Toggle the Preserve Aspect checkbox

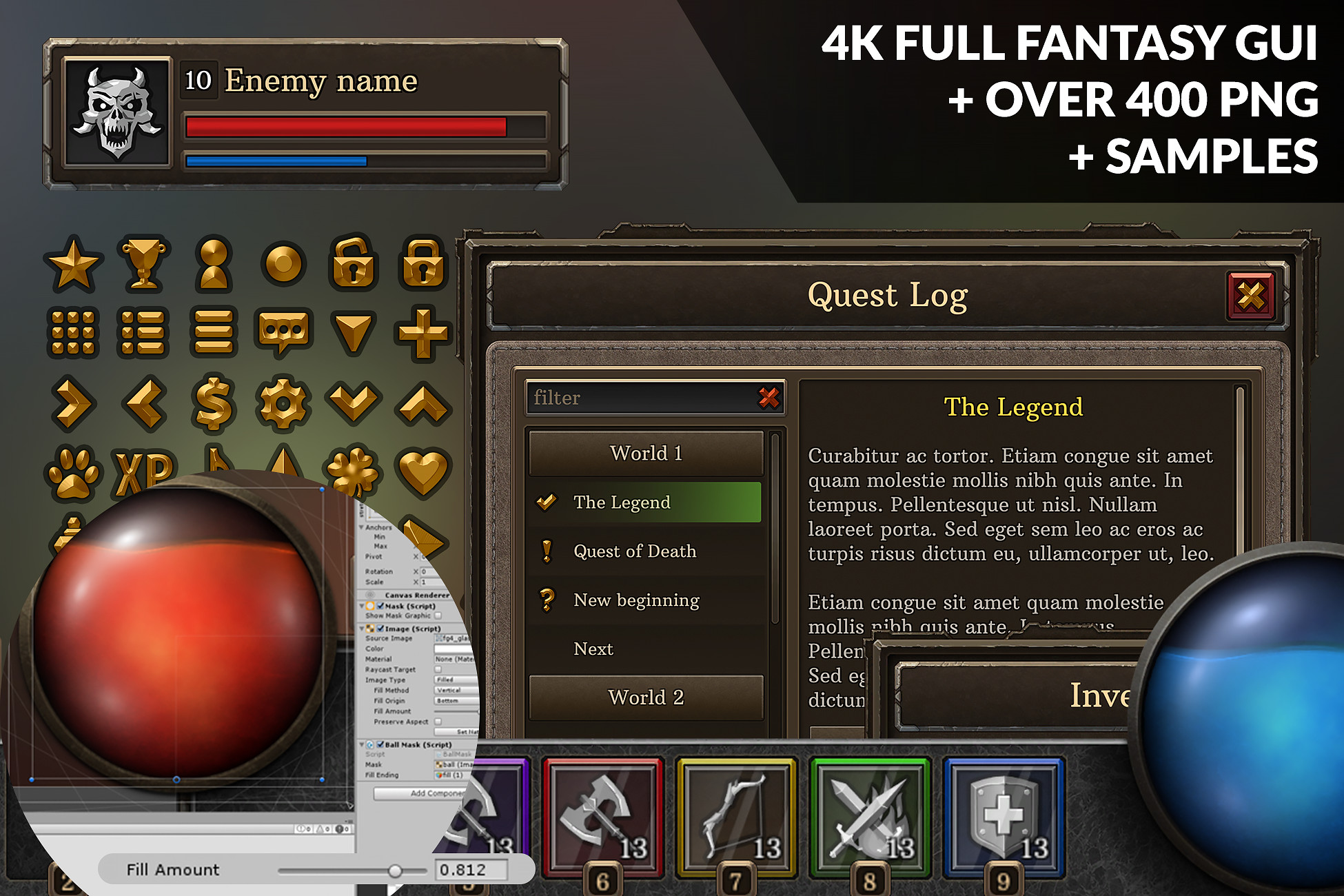[x=438, y=722]
